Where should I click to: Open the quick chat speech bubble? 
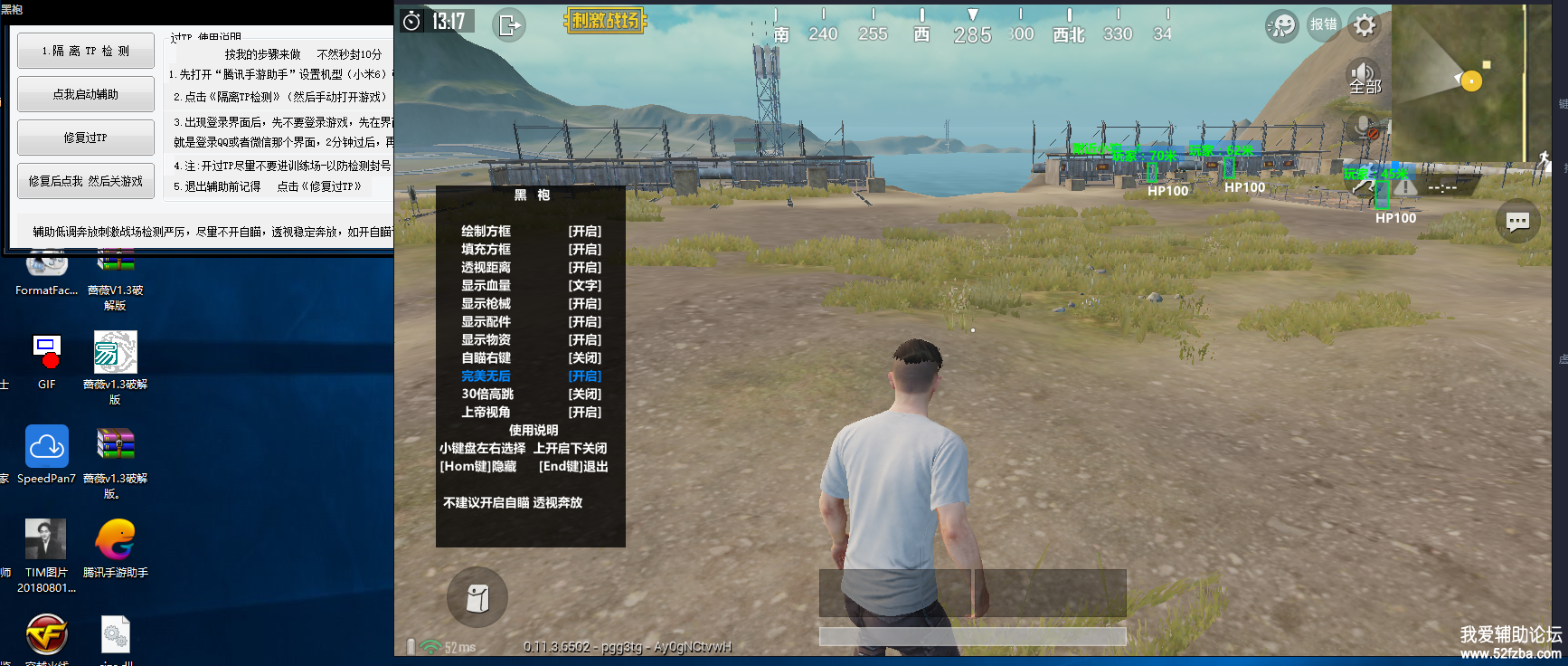click(1517, 221)
